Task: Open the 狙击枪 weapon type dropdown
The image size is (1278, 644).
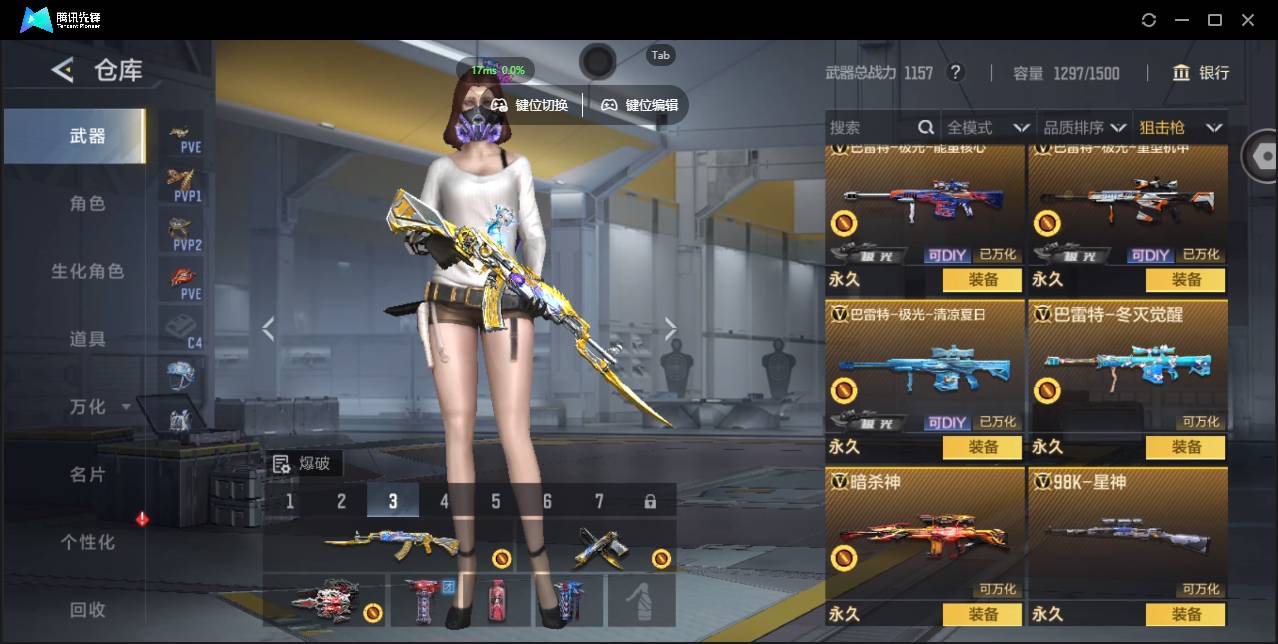Action: click(1180, 128)
